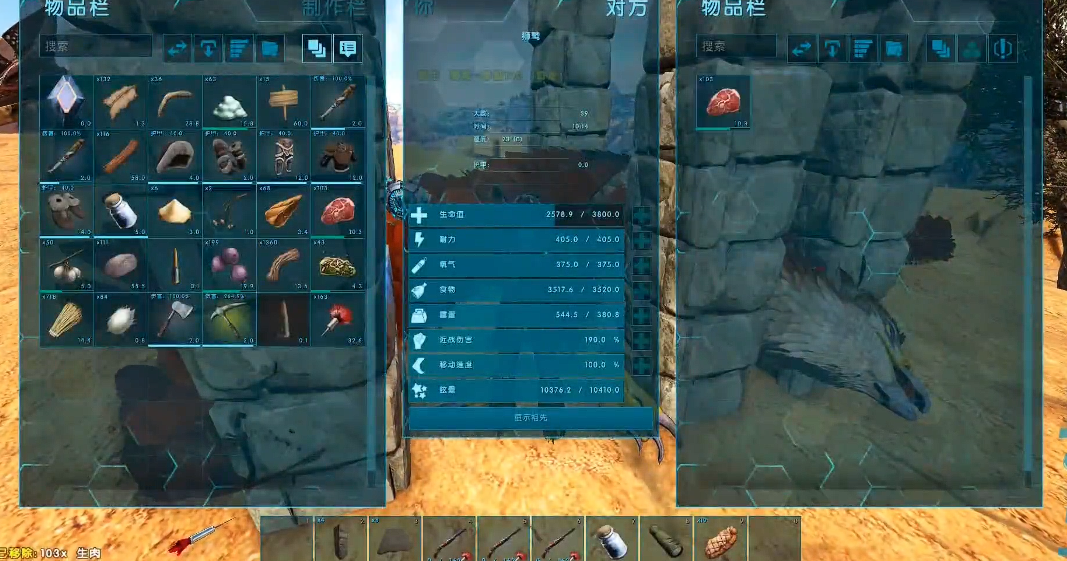Add a point to 生命值 health stat
The image size is (1067, 561).
tap(641, 215)
